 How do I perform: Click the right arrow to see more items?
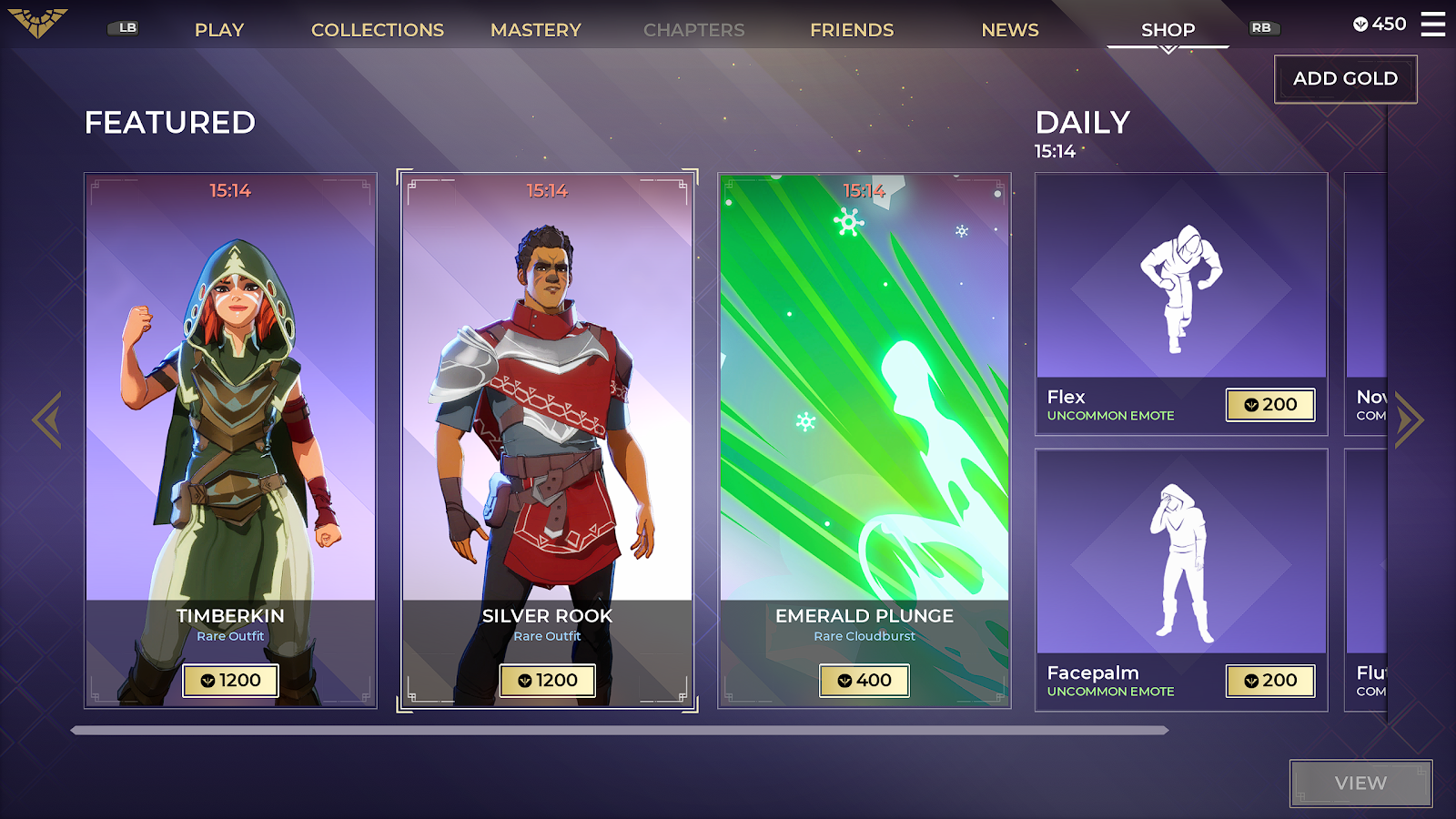[1408, 420]
